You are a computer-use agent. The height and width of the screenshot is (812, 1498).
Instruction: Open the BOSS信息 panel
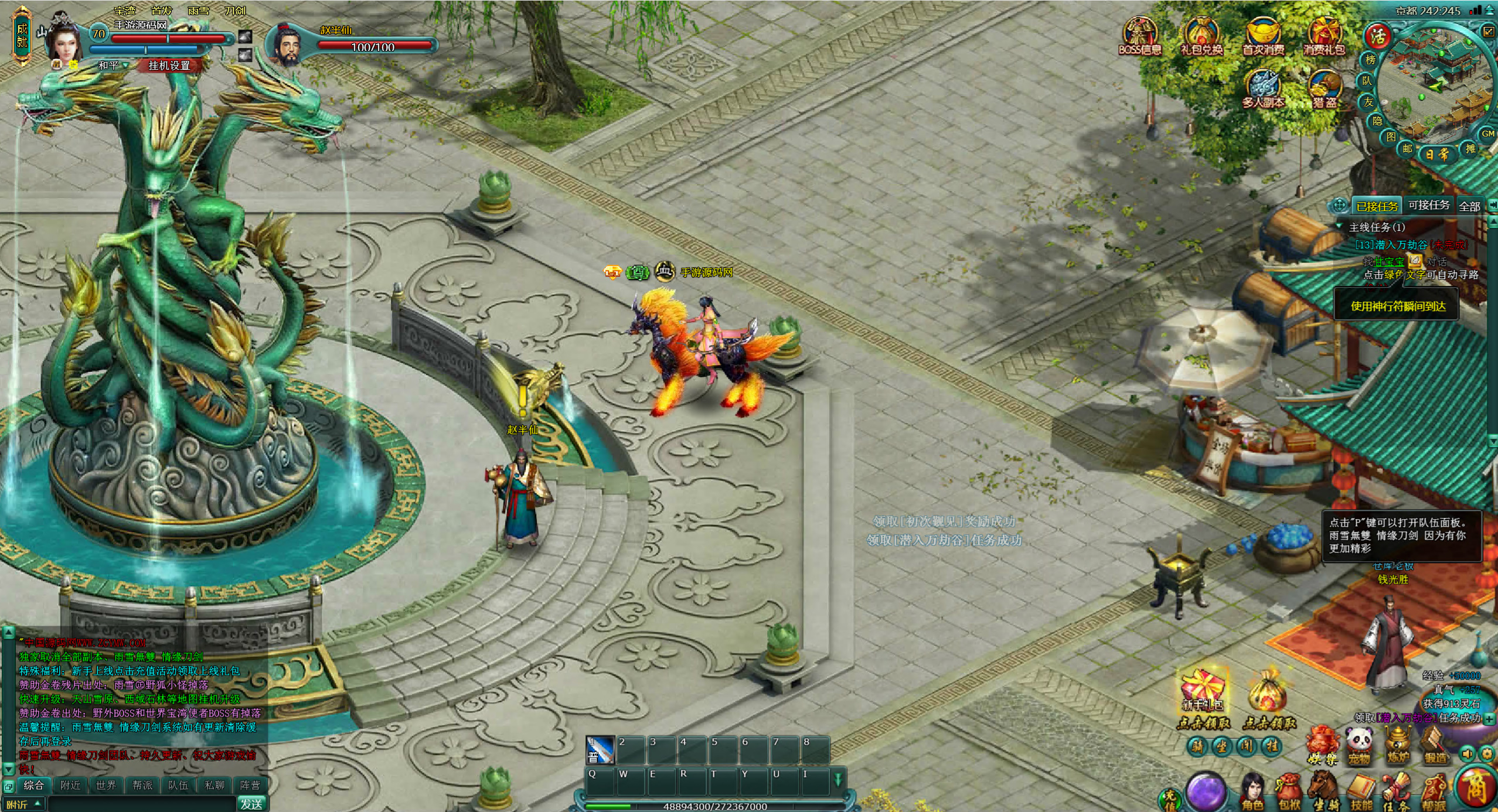1139,36
